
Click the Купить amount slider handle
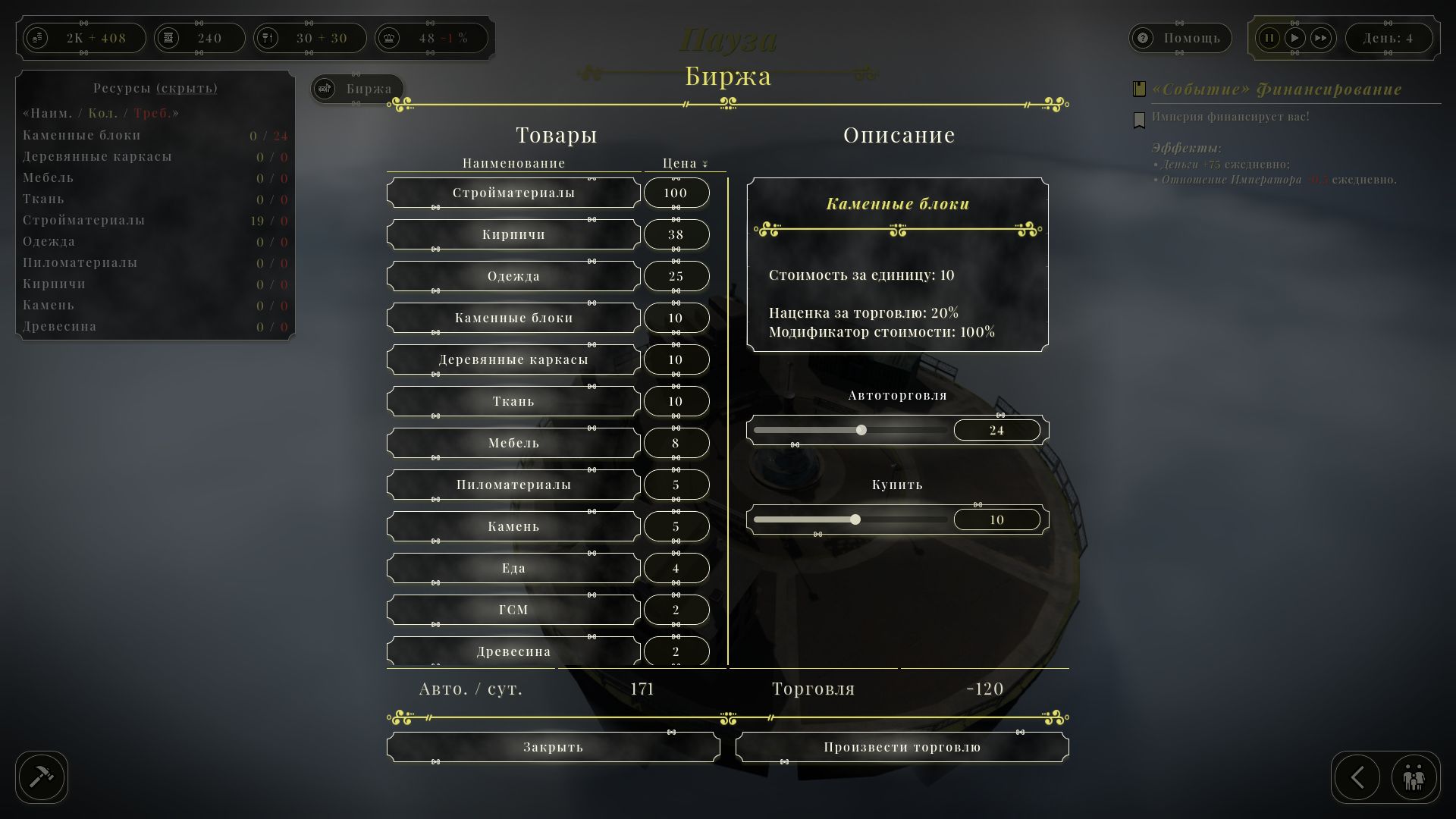pos(855,519)
